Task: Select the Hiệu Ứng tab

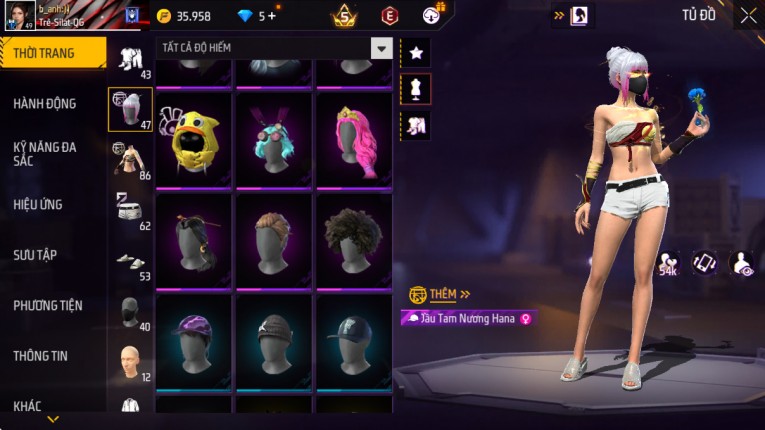Action: pos(38,204)
